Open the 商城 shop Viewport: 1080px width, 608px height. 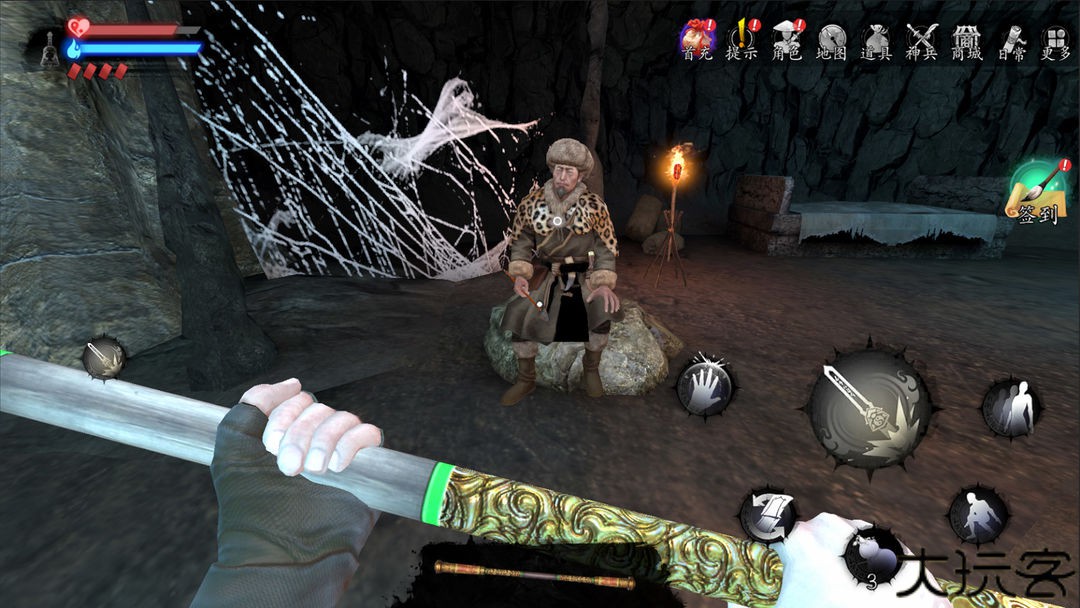(965, 40)
